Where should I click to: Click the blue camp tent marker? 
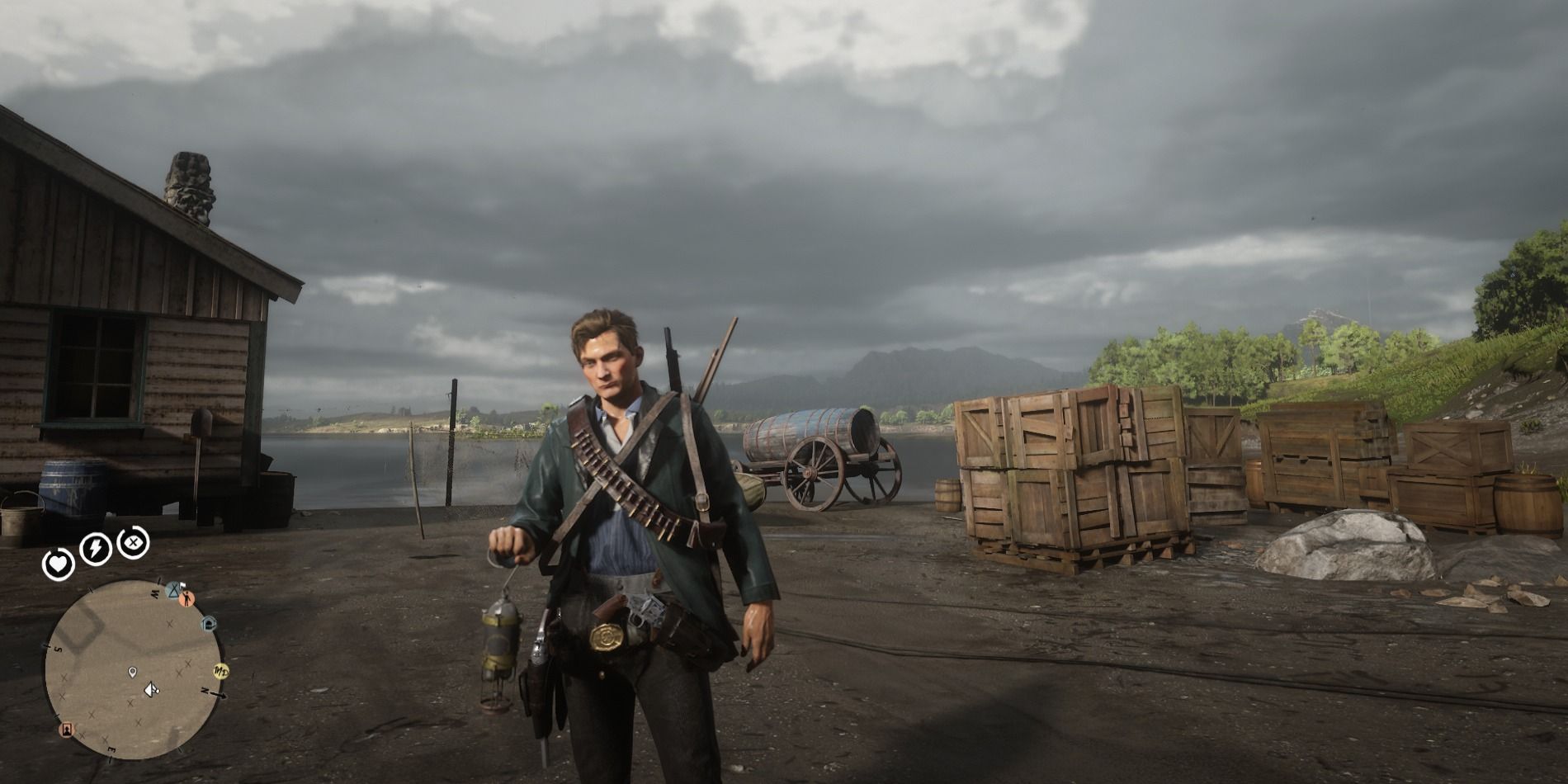(173, 589)
